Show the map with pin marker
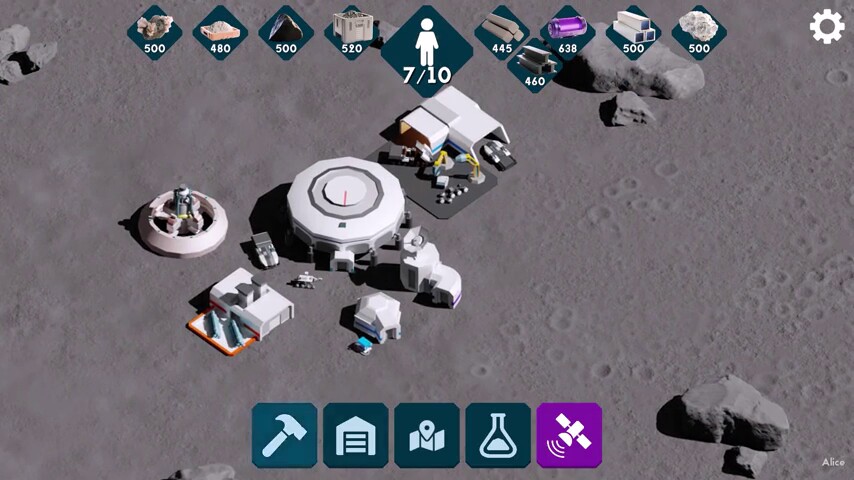 coord(427,435)
